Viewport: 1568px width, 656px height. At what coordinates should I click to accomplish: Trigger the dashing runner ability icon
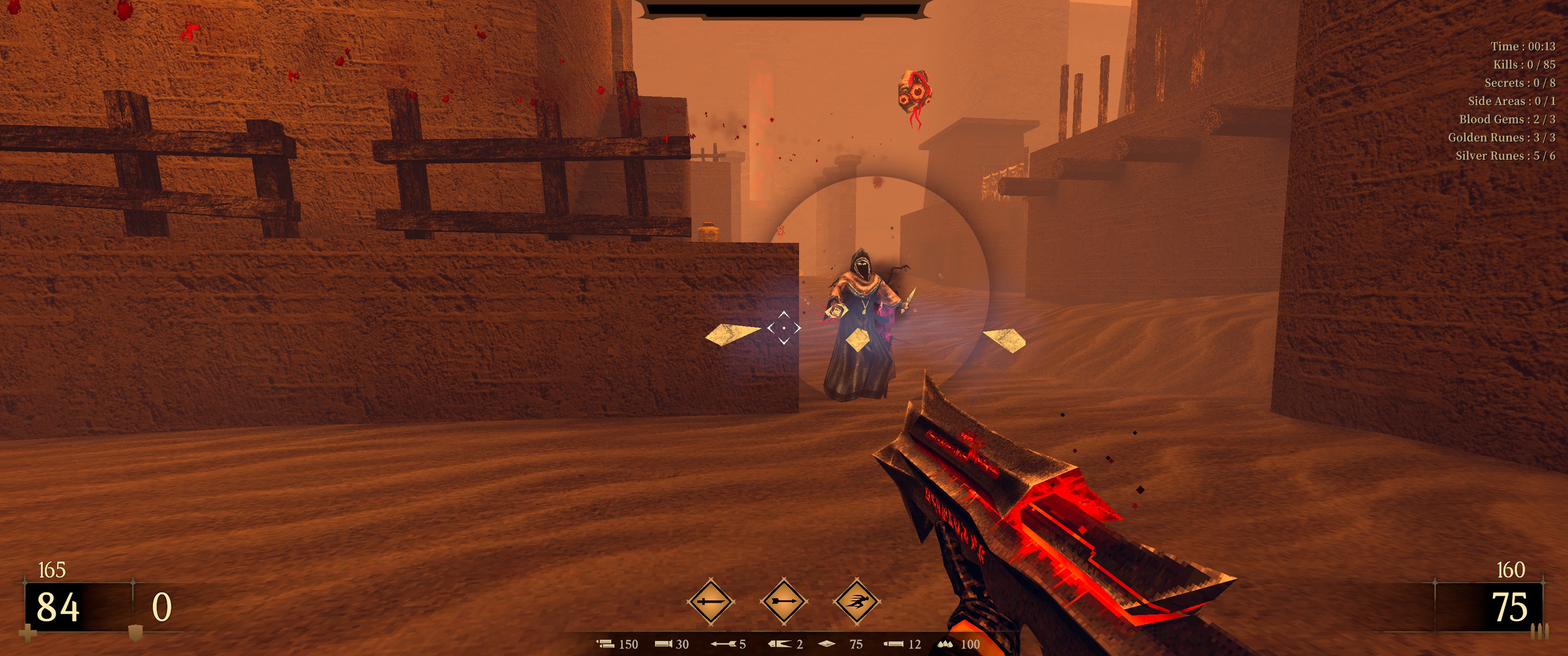point(857,601)
